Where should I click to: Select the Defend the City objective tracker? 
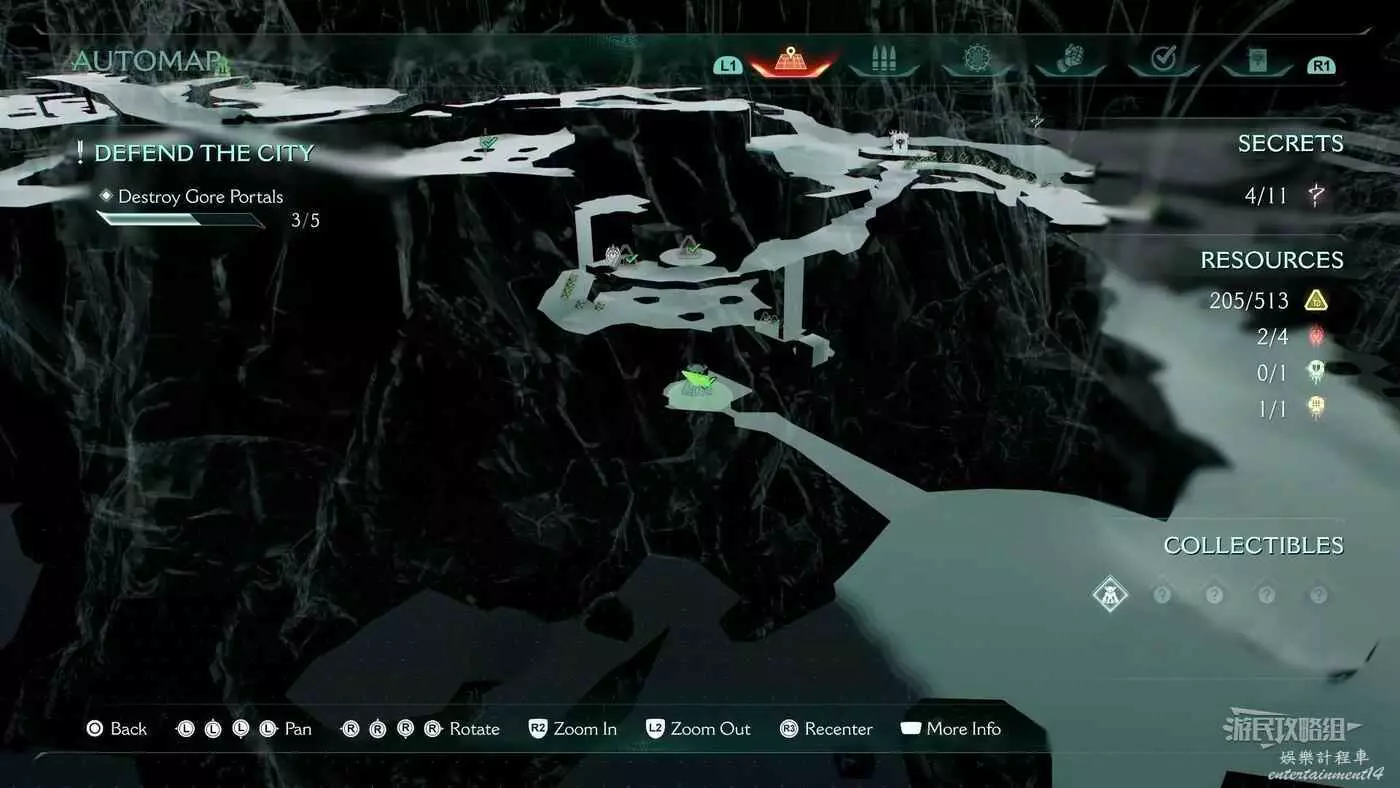coord(204,153)
